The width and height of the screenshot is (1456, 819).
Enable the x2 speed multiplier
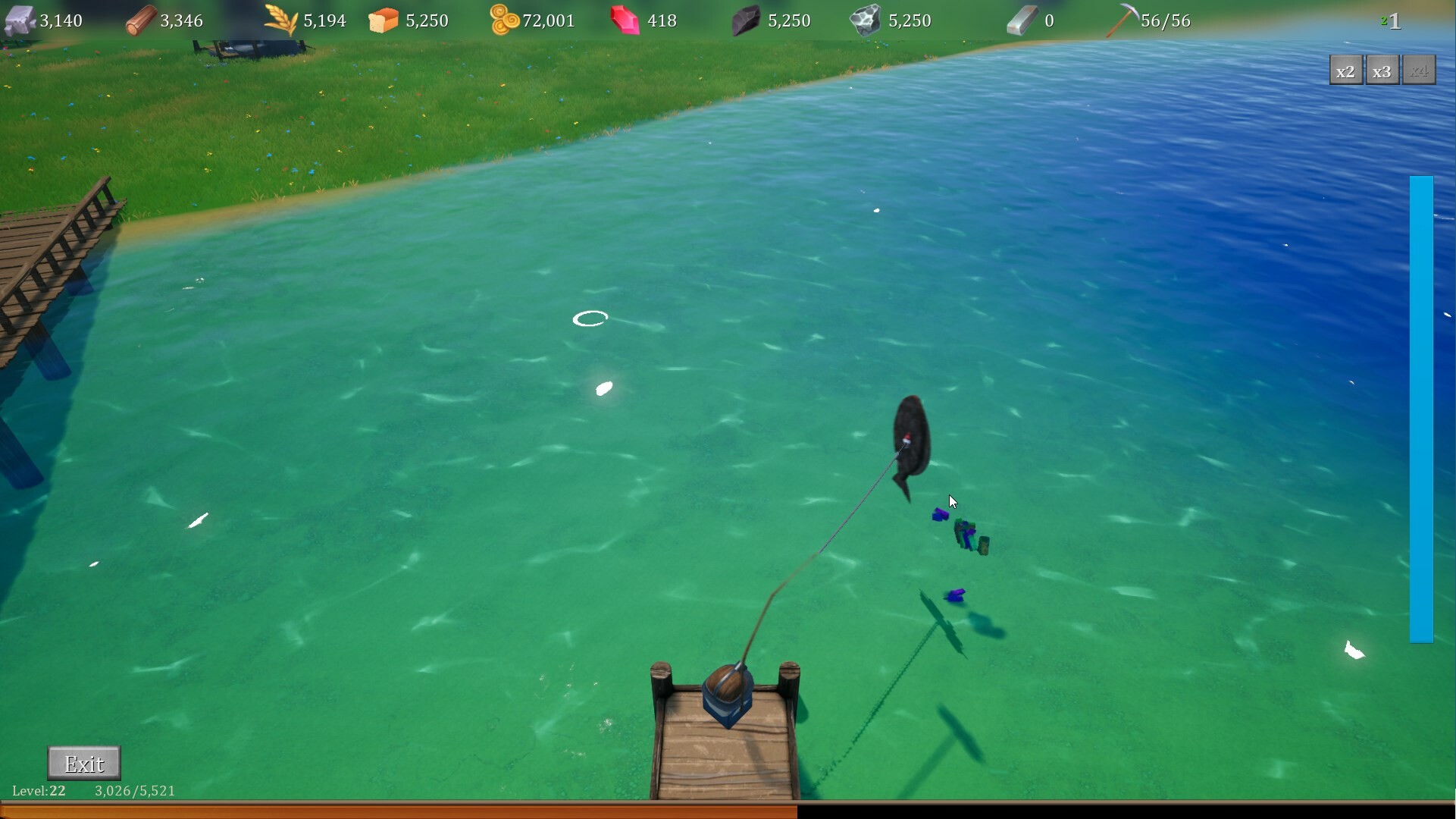pyautogui.click(x=1347, y=70)
